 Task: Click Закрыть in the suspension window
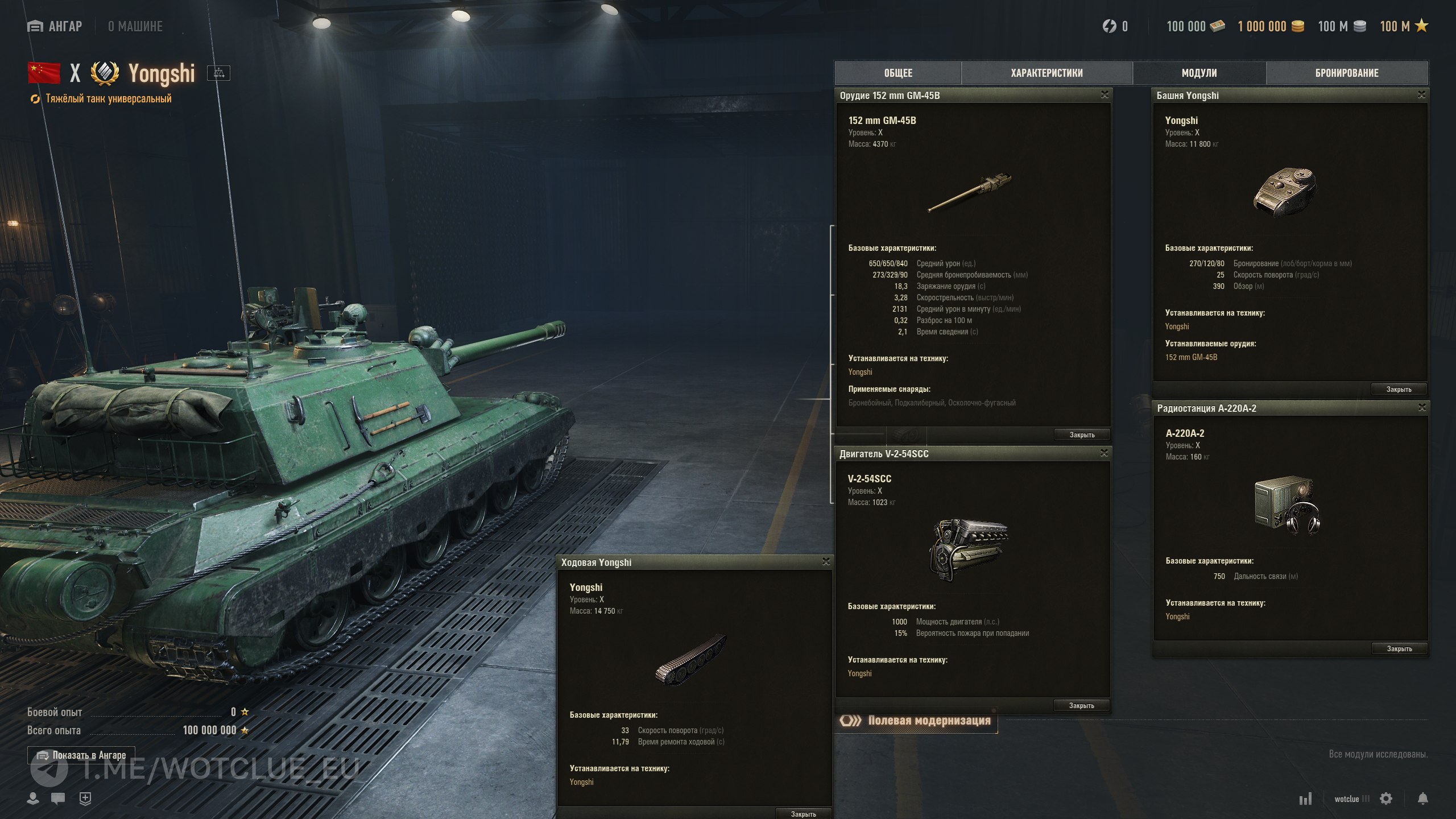pyautogui.click(x=803, y=814)
